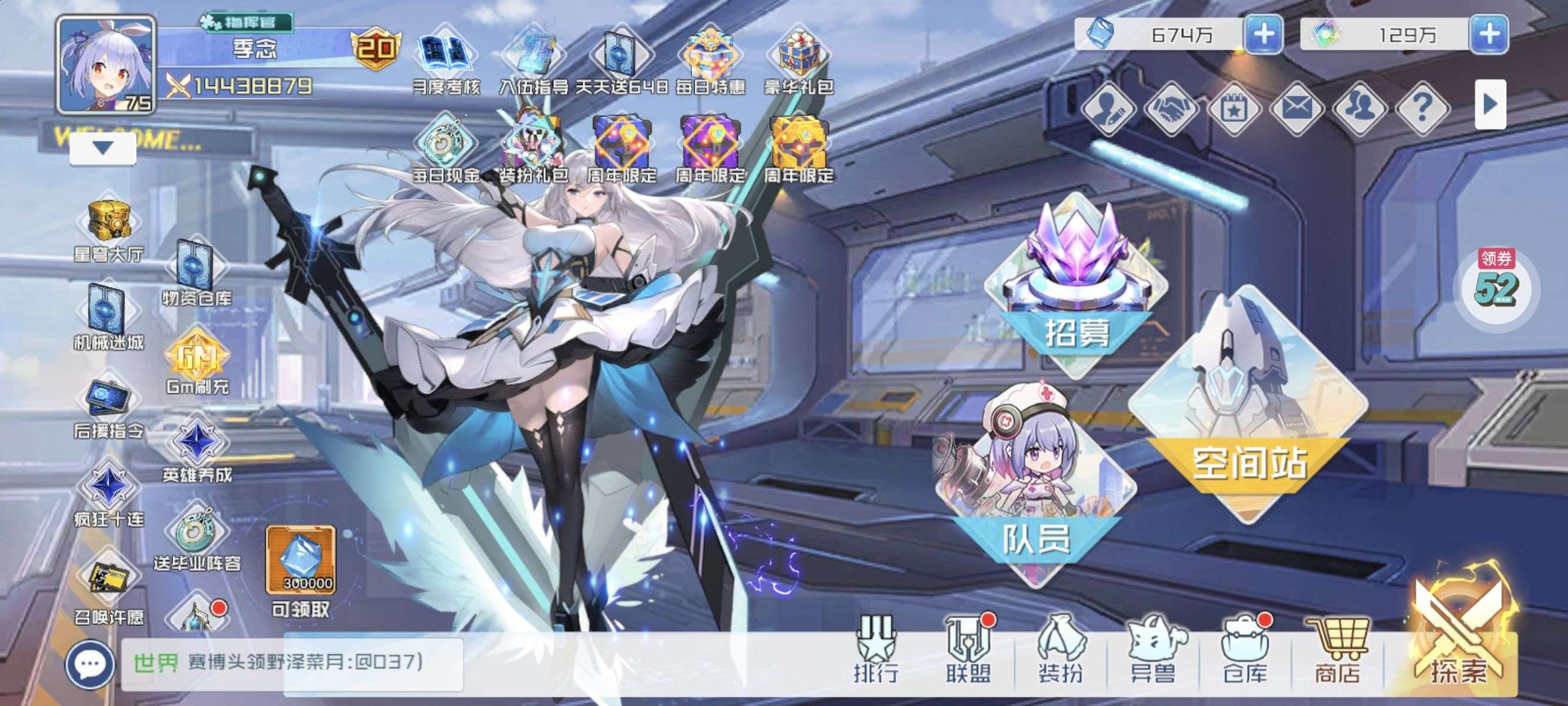Open the 队员 team members screen
The width and height of the screenshot is (1568, 706).
click(1035, 487)
